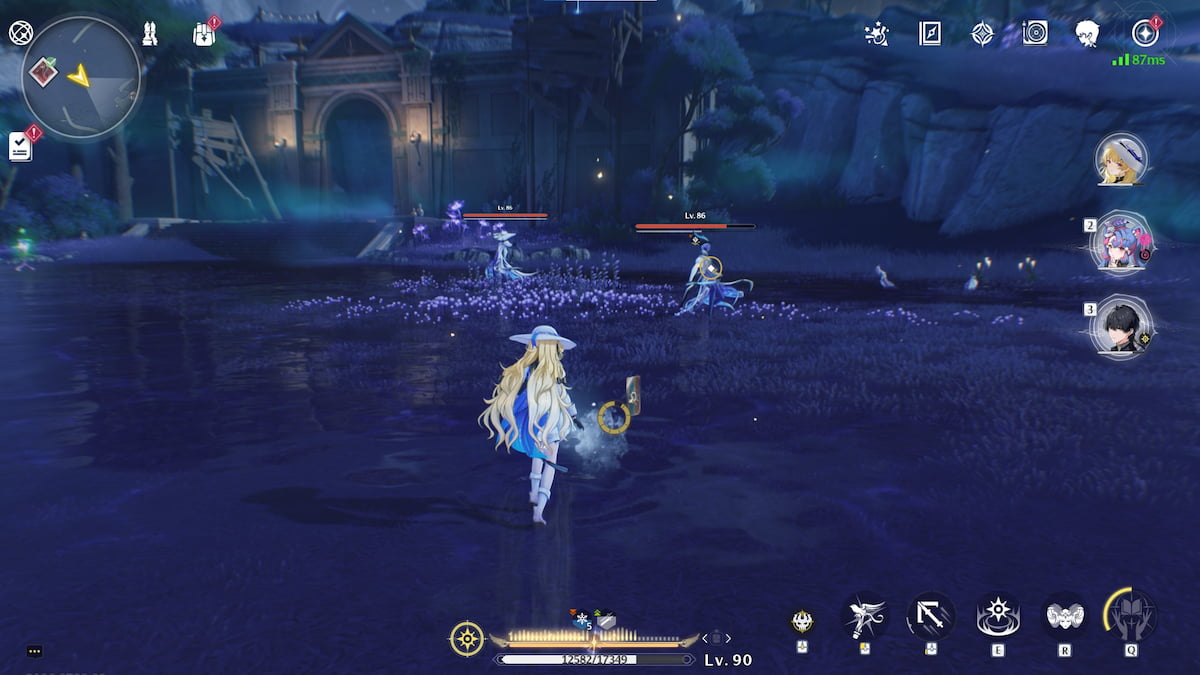Click the red diamond marker on the minimap
The width and height of the screenshot is (1200, 675).
point(44,71)
